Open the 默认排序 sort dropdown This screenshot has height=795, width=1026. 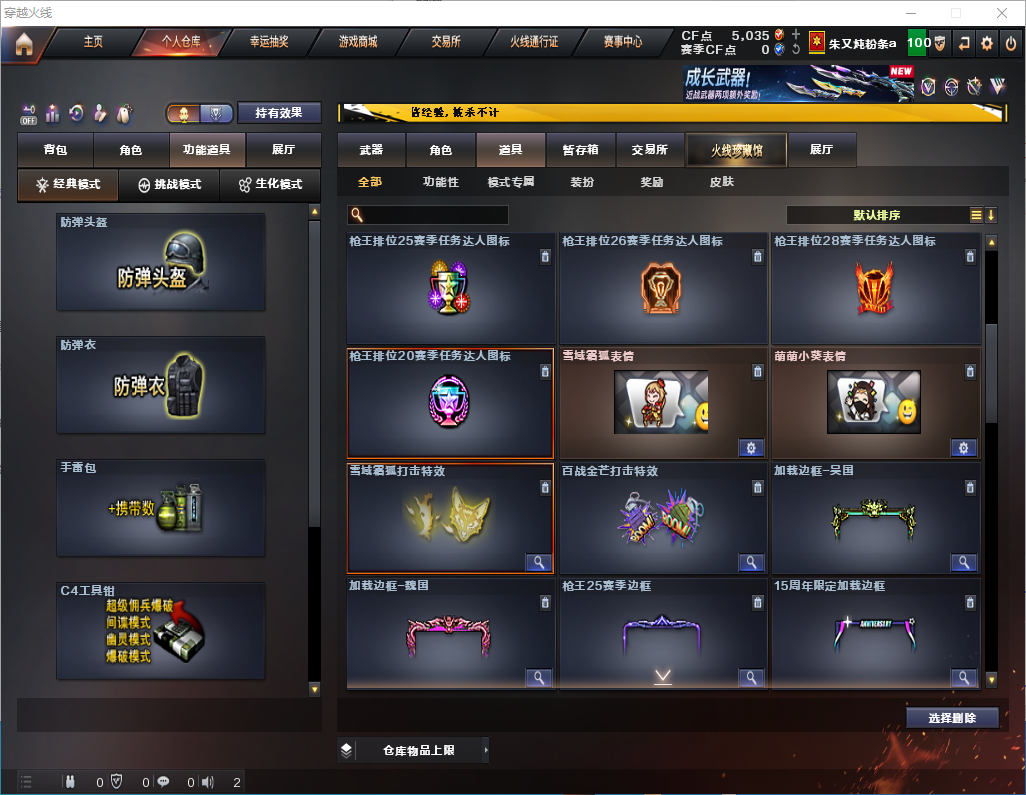pos(877,215)
